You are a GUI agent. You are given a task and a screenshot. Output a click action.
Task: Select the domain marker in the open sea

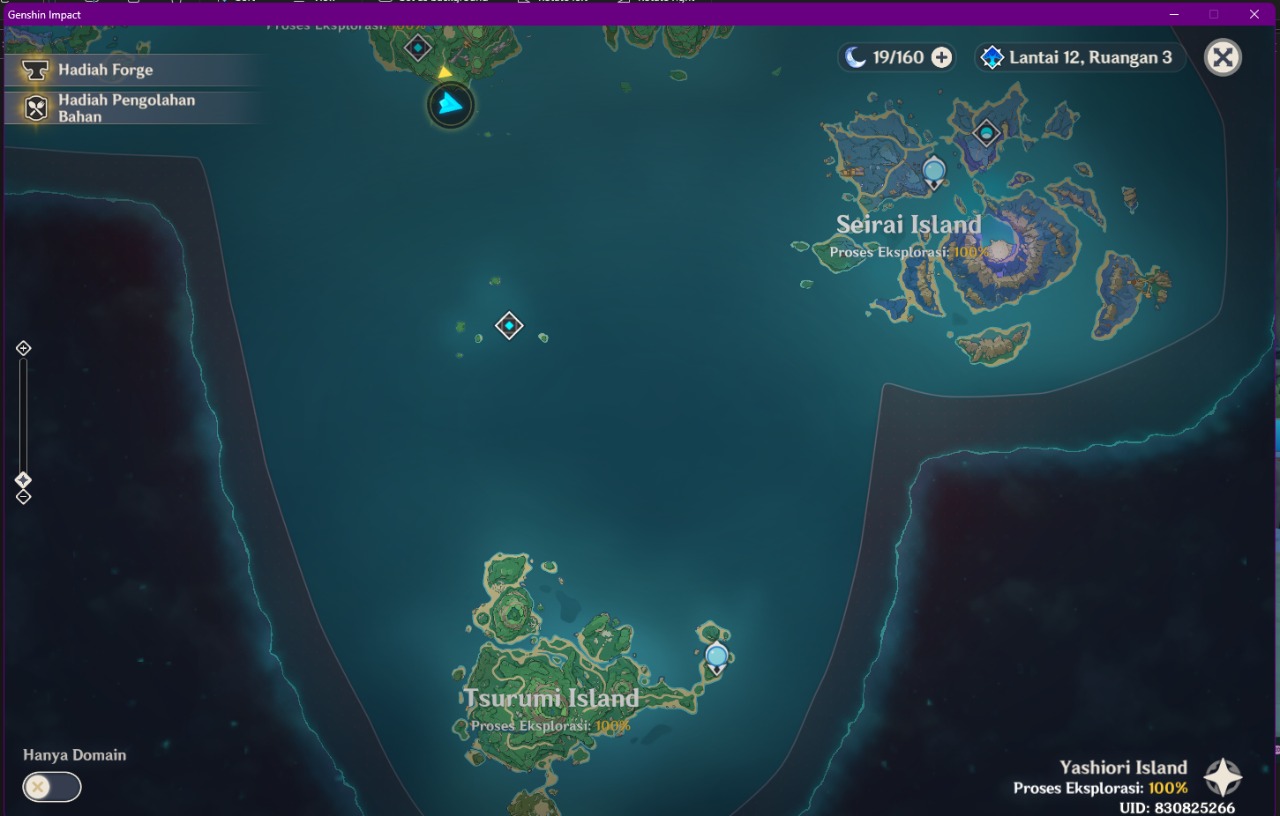click(x=509, y=325)
